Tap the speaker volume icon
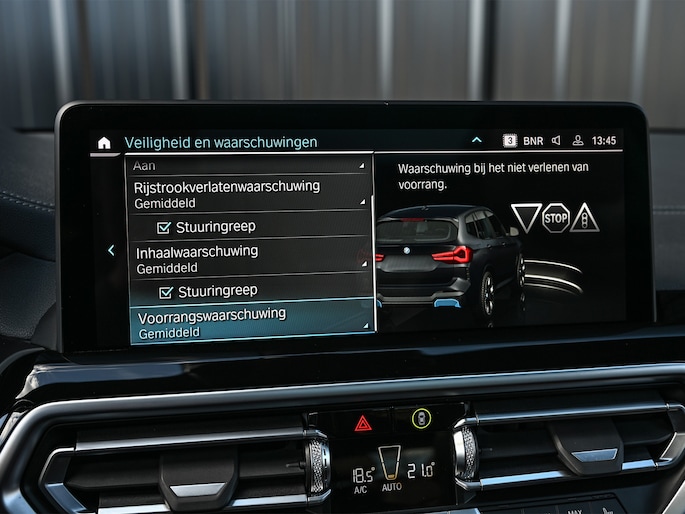The height and width of the screenshot is (514, 685). (x=557, y=141)
